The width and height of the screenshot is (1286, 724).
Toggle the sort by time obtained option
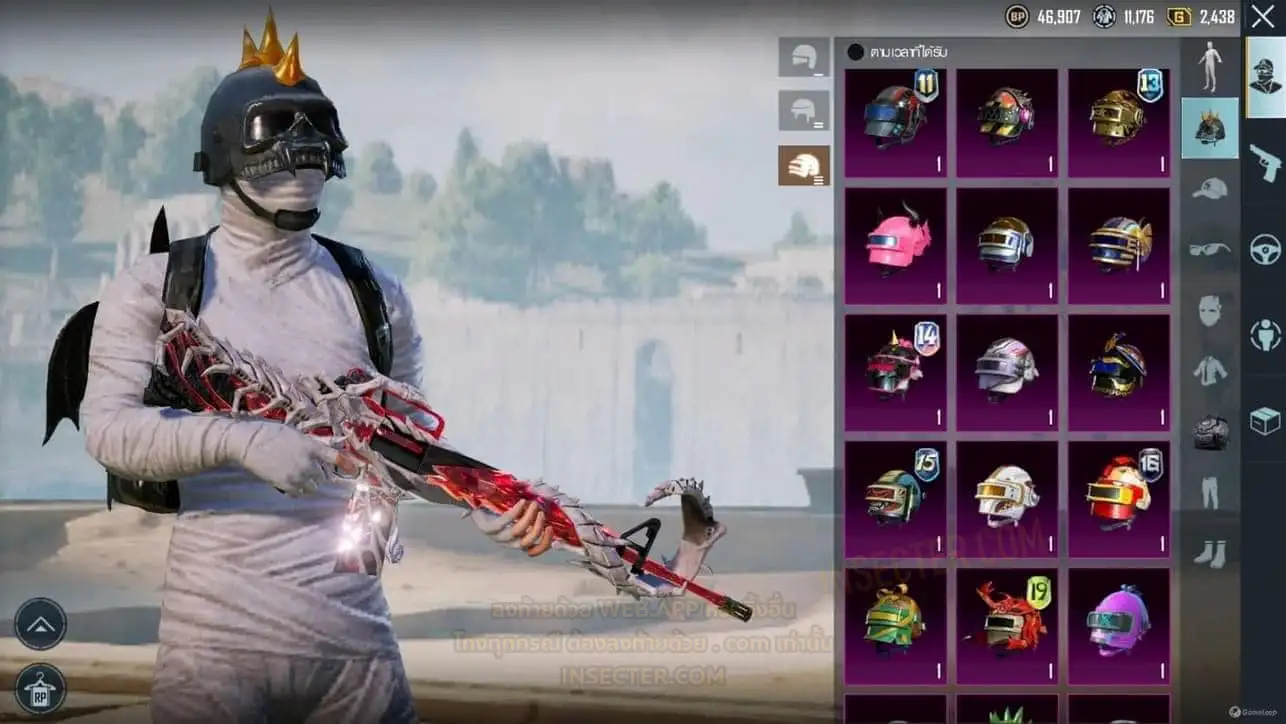pyautogui.click(x=856, y=52)
